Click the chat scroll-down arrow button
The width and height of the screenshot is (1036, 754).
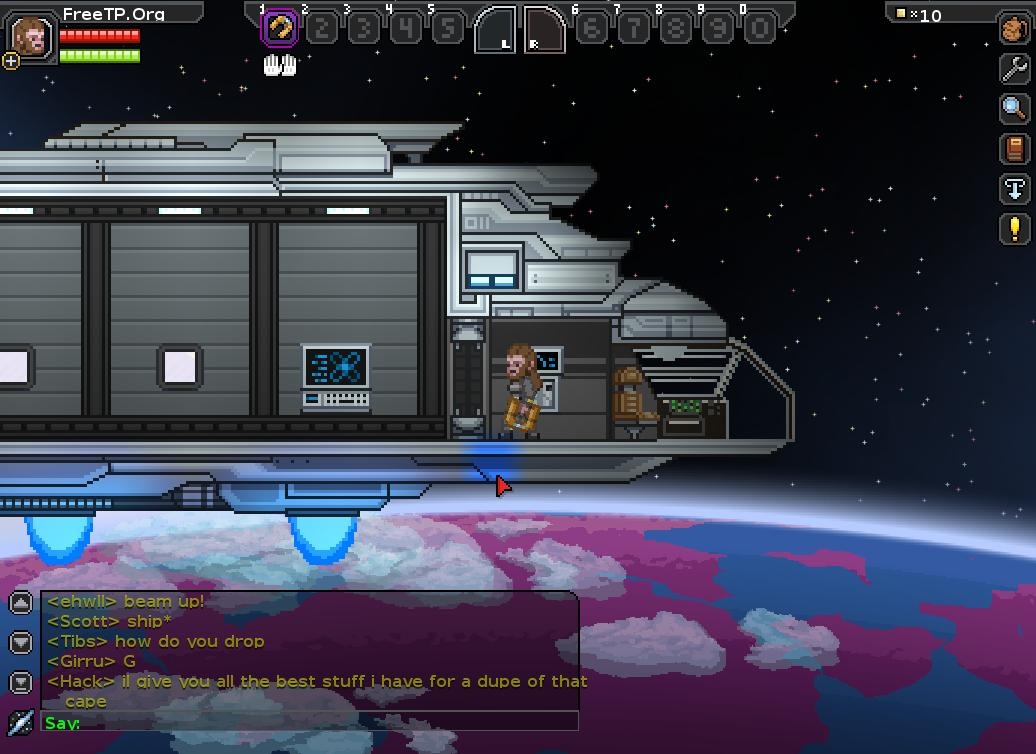(x=21, y=642)
